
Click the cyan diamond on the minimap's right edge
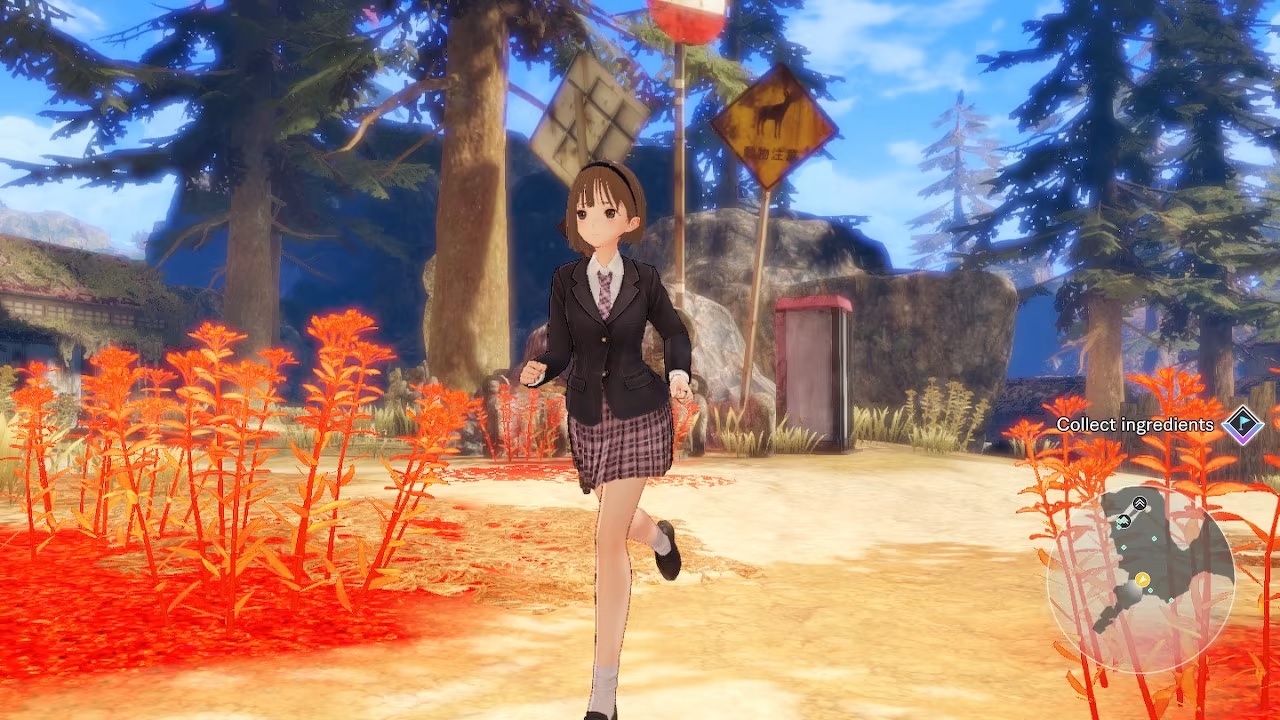[1171, 600]
